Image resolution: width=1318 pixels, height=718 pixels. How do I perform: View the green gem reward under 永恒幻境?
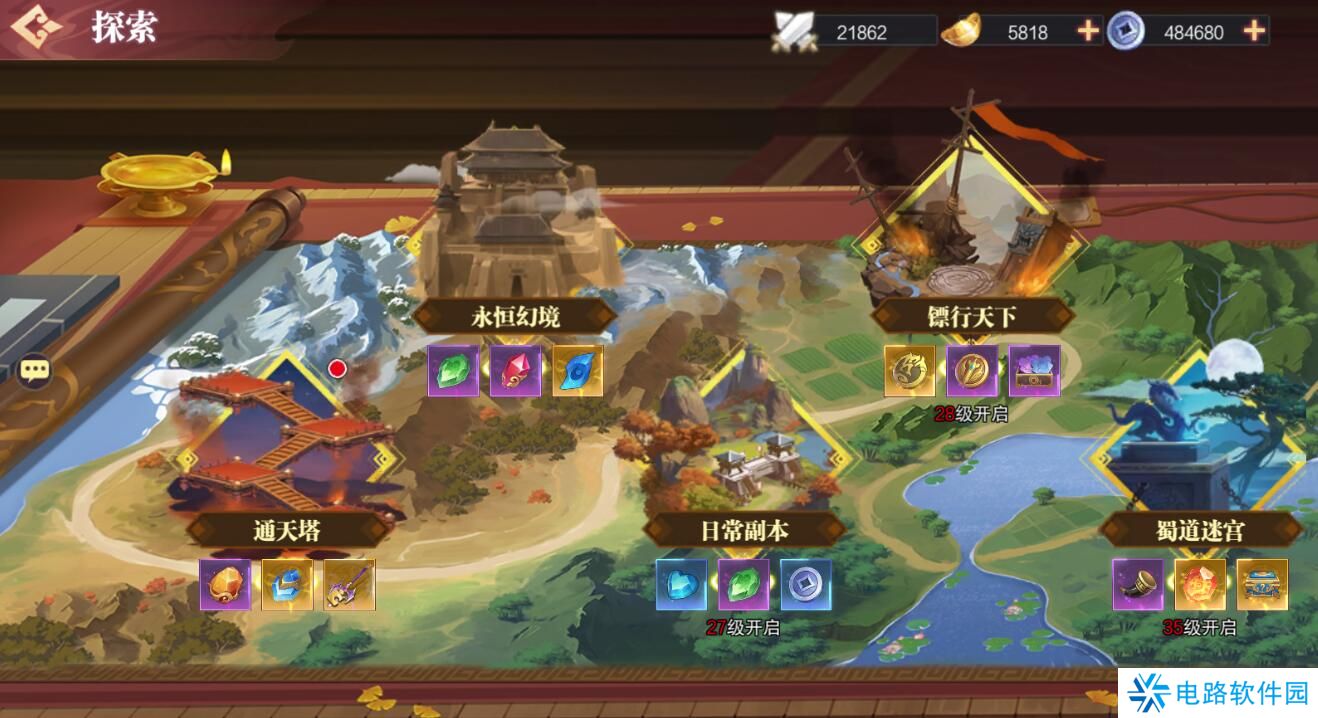tap(453, 371)
